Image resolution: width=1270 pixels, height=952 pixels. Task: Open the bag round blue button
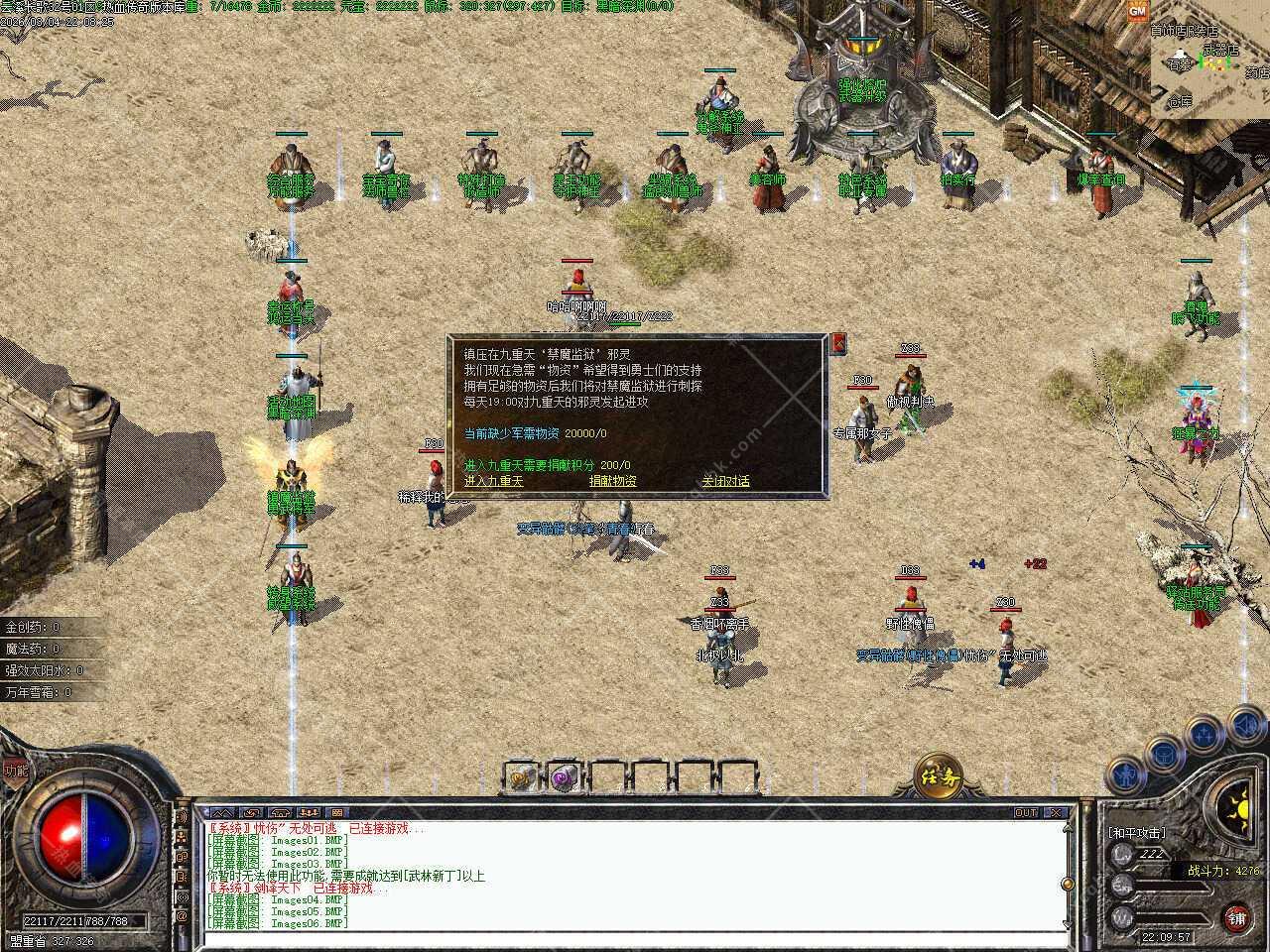pyautogui.click(x=1163, y=754)
